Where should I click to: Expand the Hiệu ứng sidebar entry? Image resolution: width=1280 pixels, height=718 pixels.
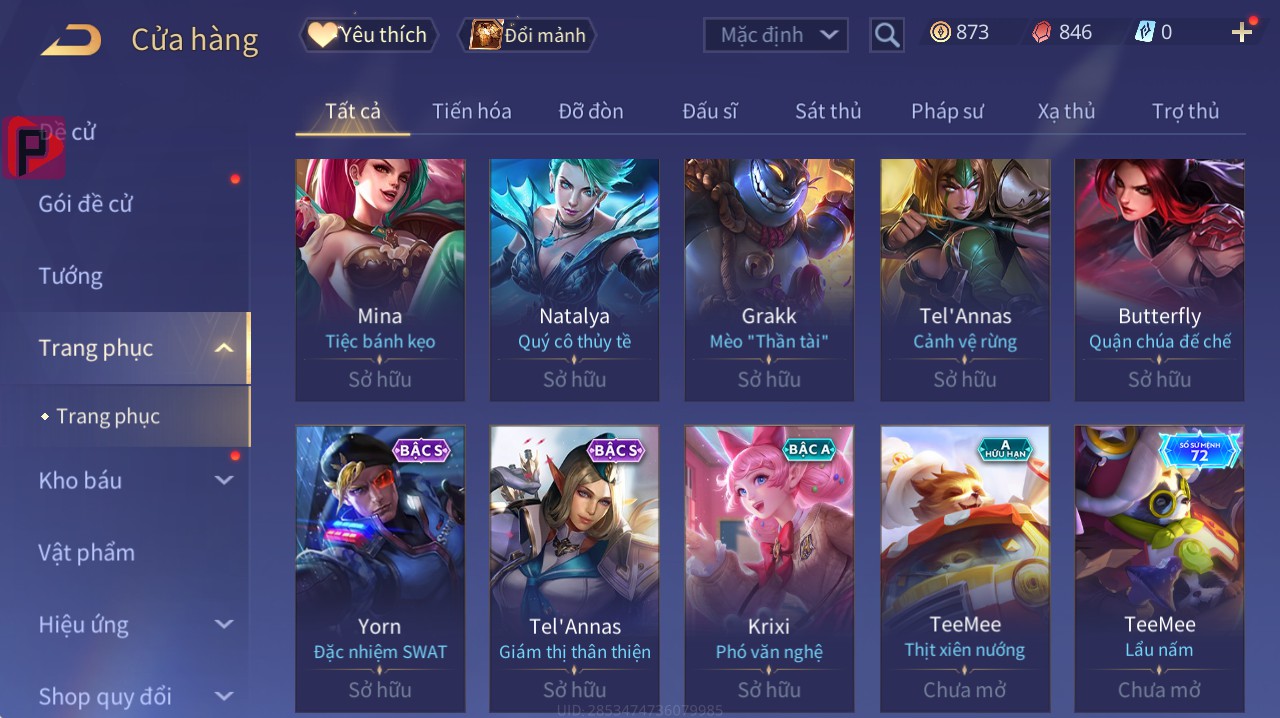(135, 625)
